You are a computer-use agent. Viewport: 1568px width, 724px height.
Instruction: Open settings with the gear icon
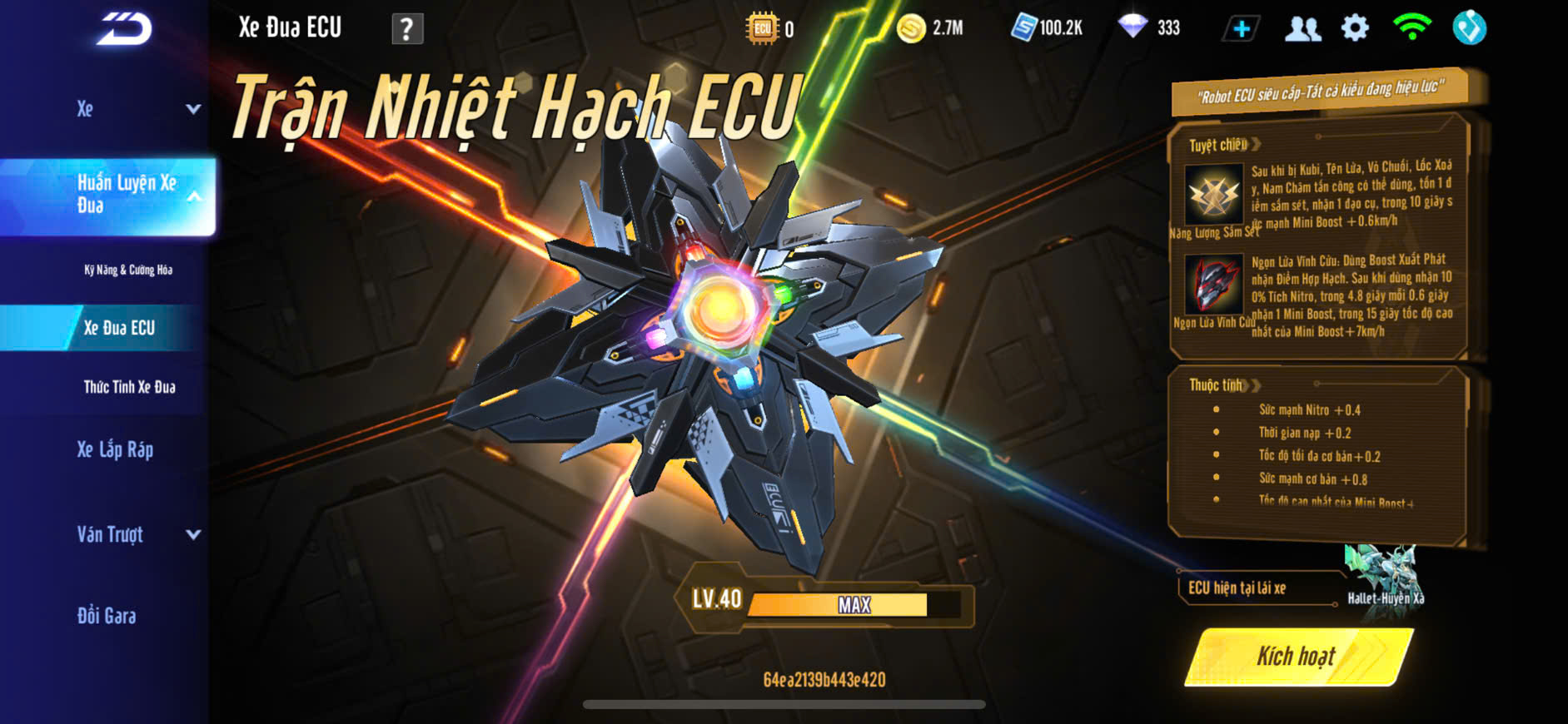tap(1355, 28)
